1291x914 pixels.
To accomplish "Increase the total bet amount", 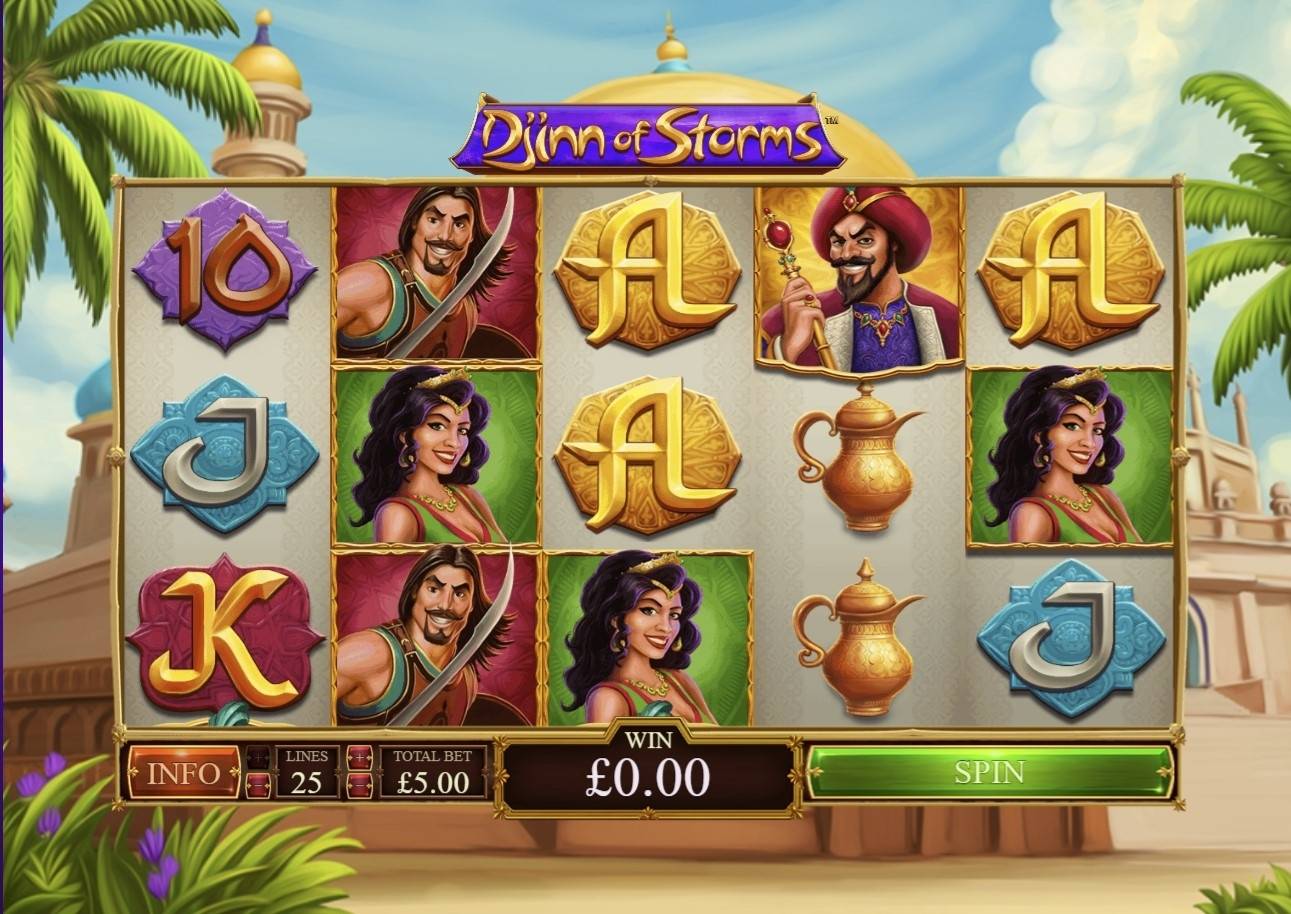I will click(360, 757).
